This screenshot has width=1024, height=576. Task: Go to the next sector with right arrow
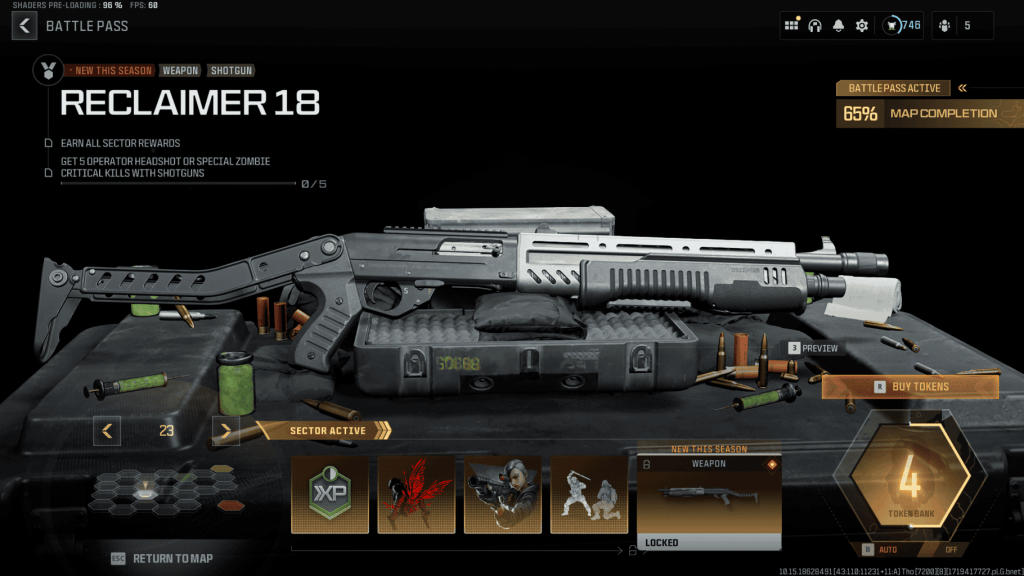(226, 431)
